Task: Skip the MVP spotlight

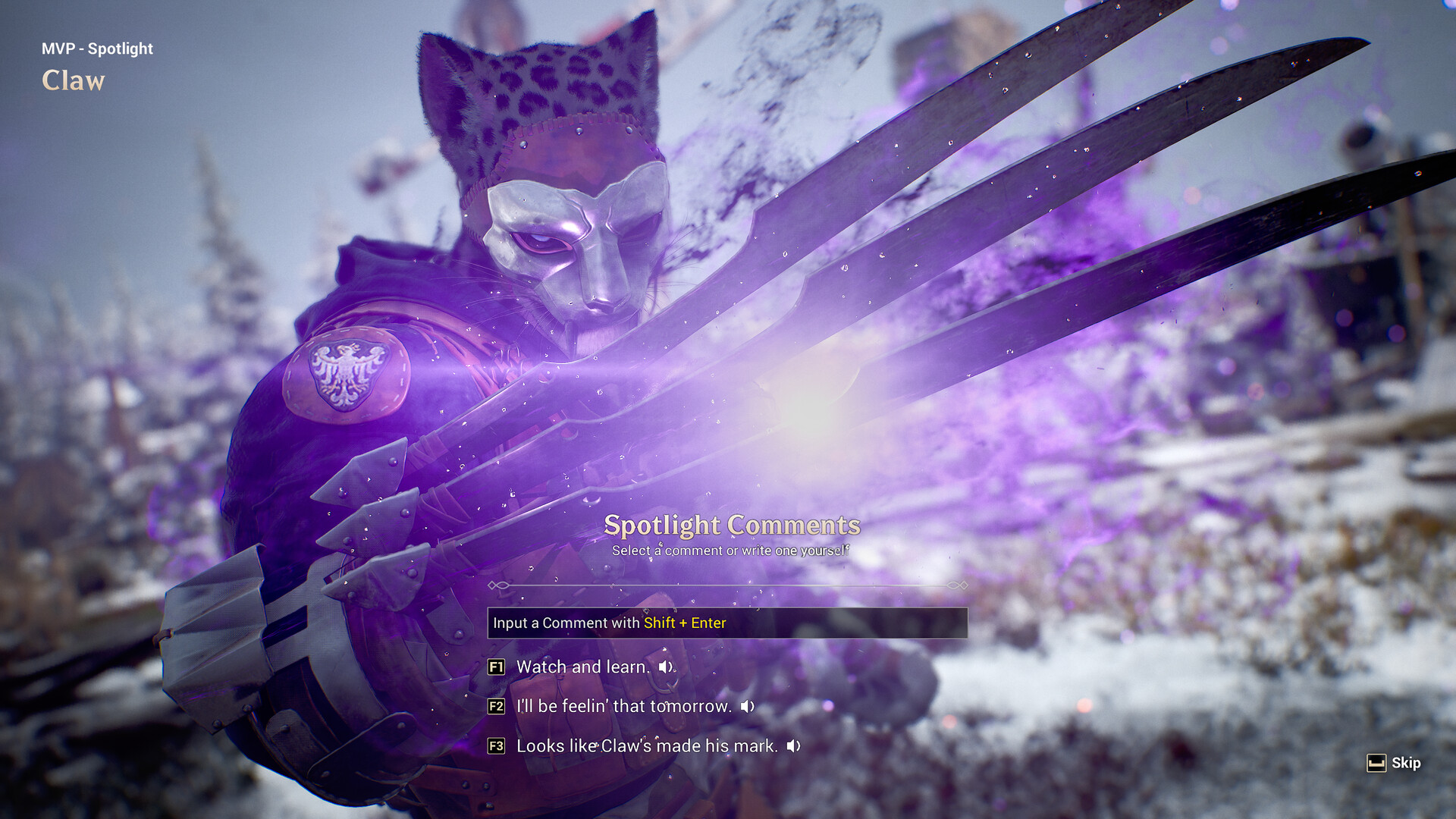Action: [1394, 763]
